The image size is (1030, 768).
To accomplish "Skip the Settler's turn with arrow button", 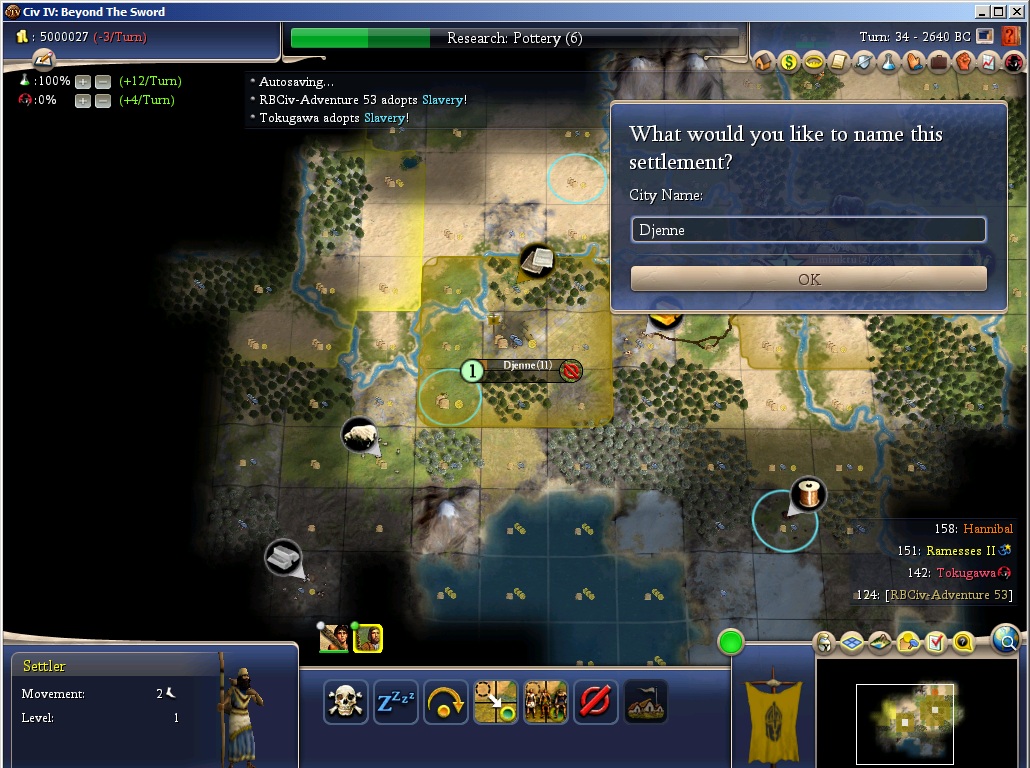I will [x=445, y=701].
